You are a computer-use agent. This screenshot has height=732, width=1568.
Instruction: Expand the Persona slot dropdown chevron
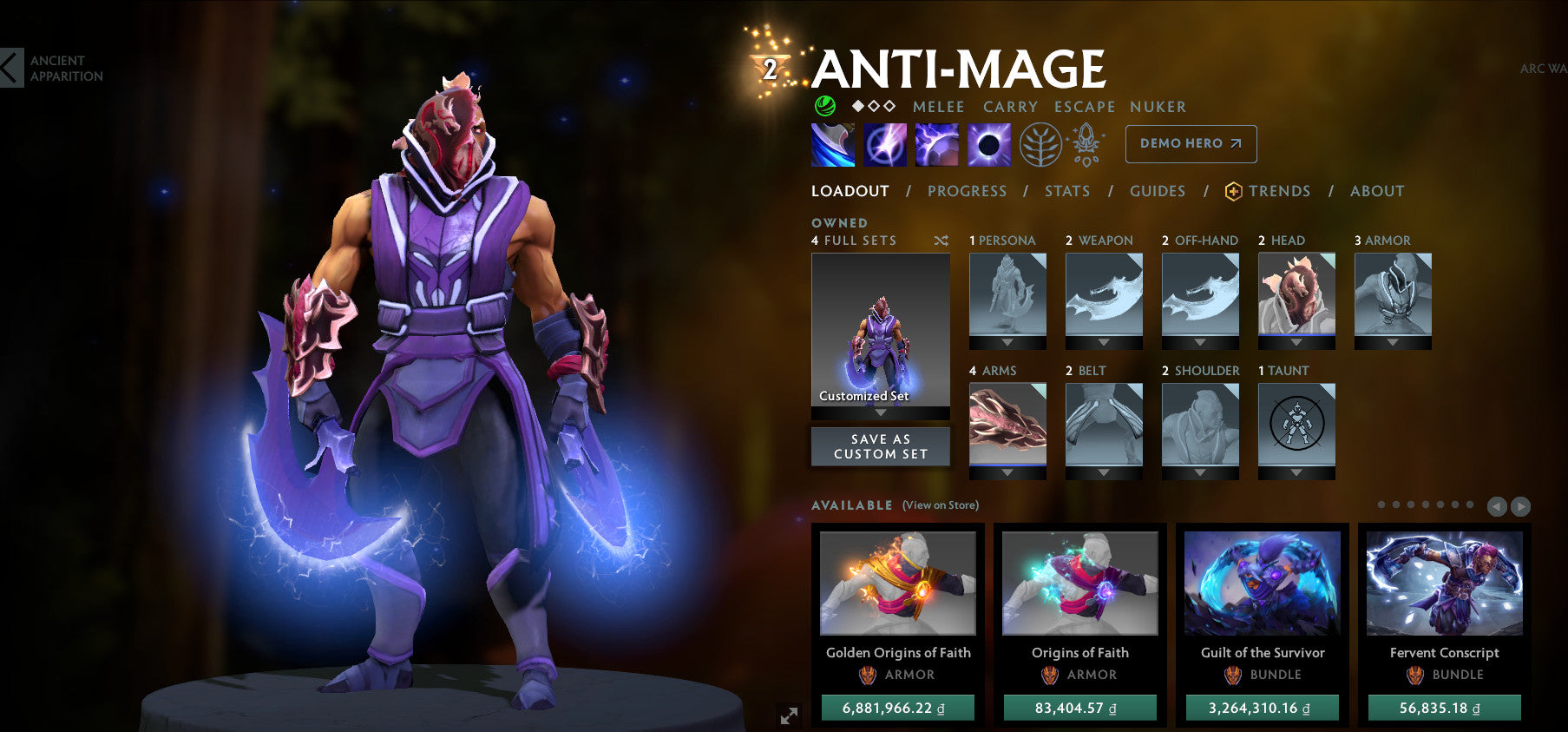1007,342
